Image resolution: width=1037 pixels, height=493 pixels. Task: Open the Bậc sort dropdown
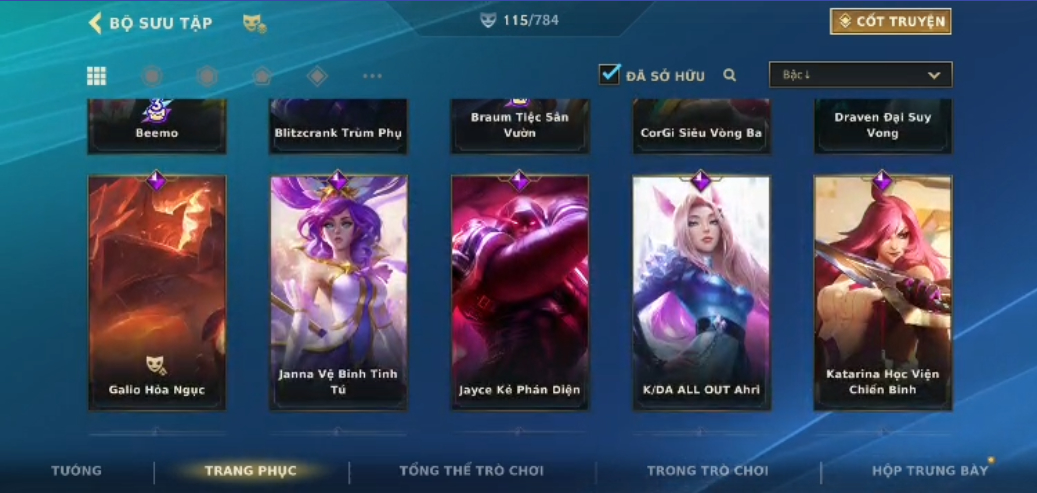click(860, 75)
